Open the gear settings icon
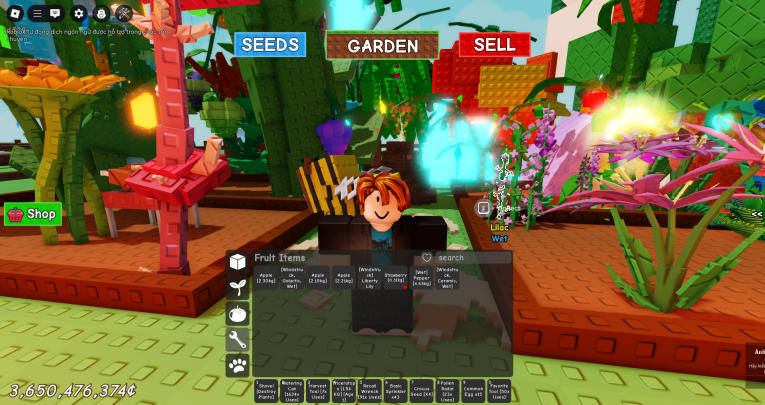 (79, 13)
